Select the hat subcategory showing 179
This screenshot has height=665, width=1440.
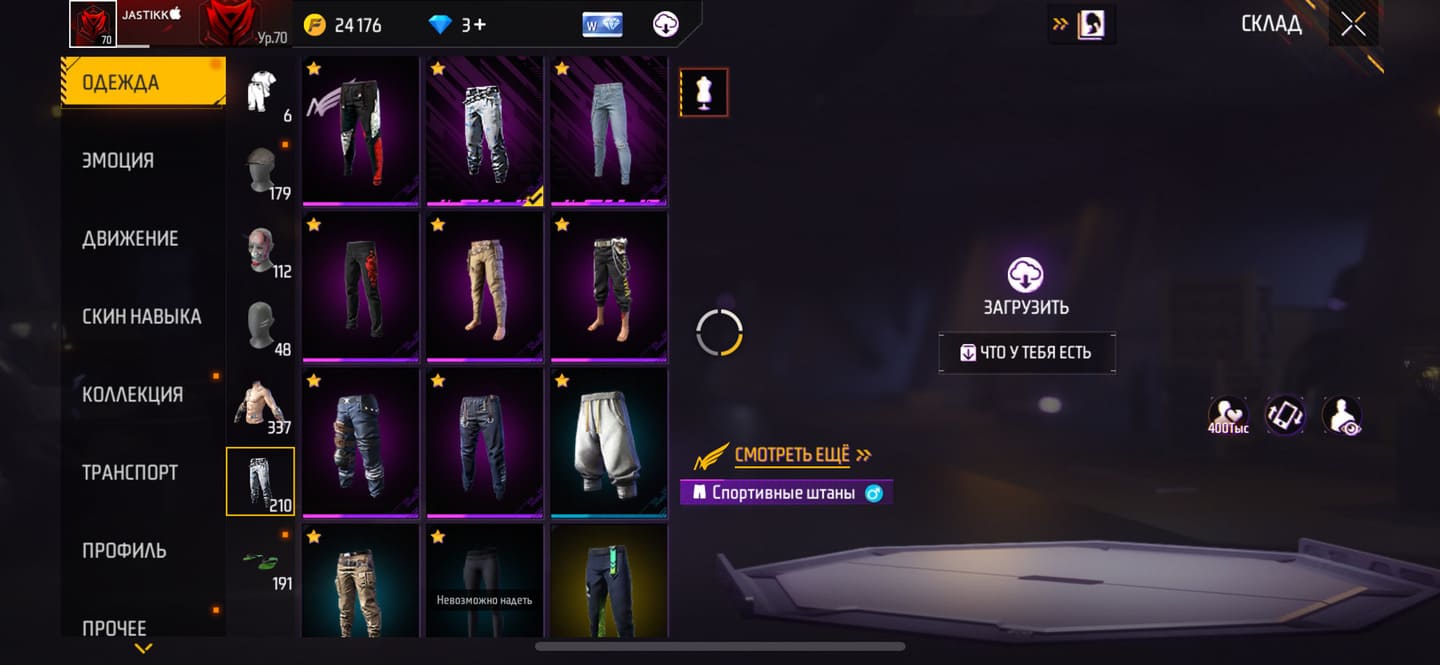[x=261, y=172]
